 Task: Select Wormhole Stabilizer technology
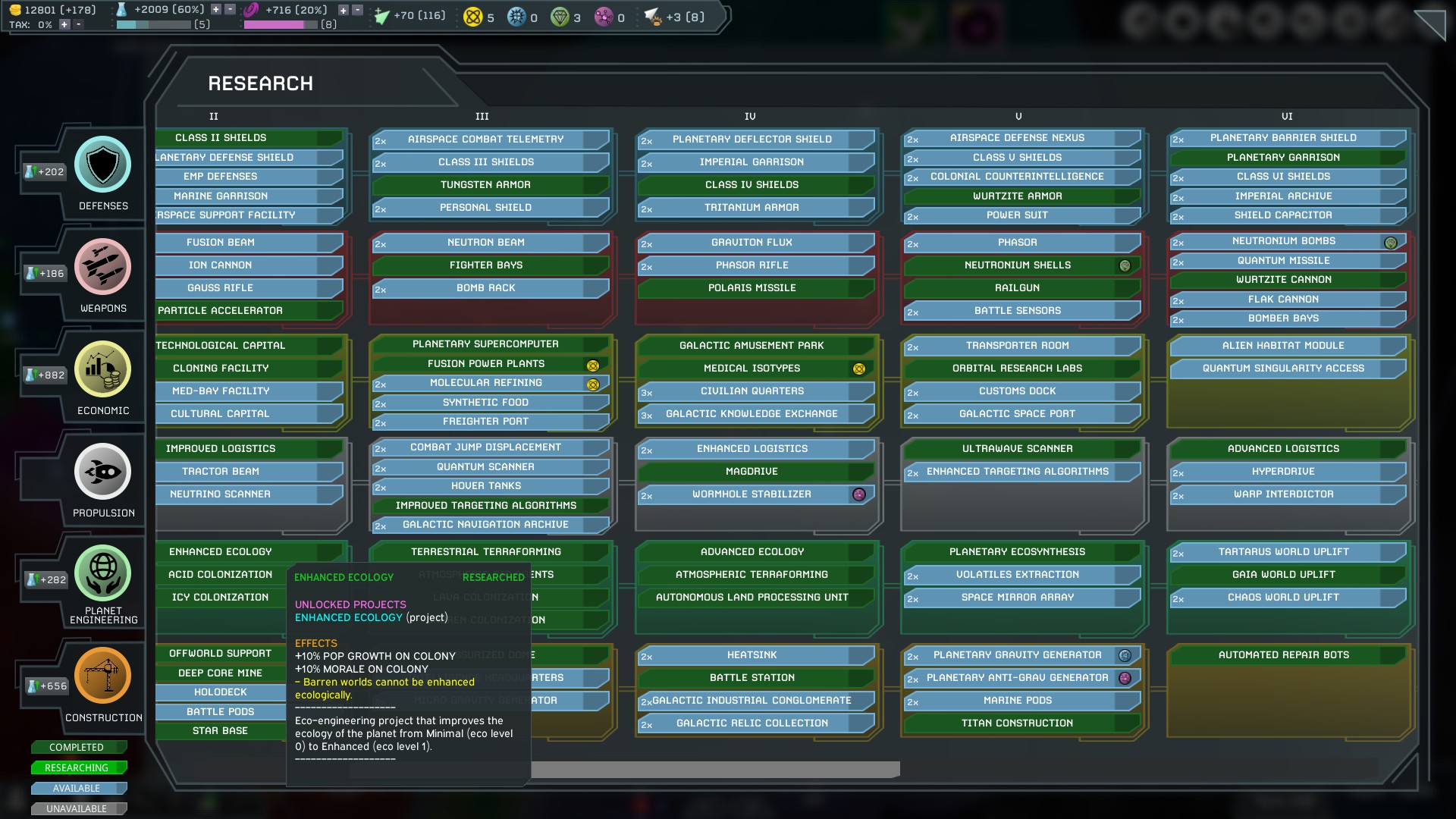coord(752,494)
